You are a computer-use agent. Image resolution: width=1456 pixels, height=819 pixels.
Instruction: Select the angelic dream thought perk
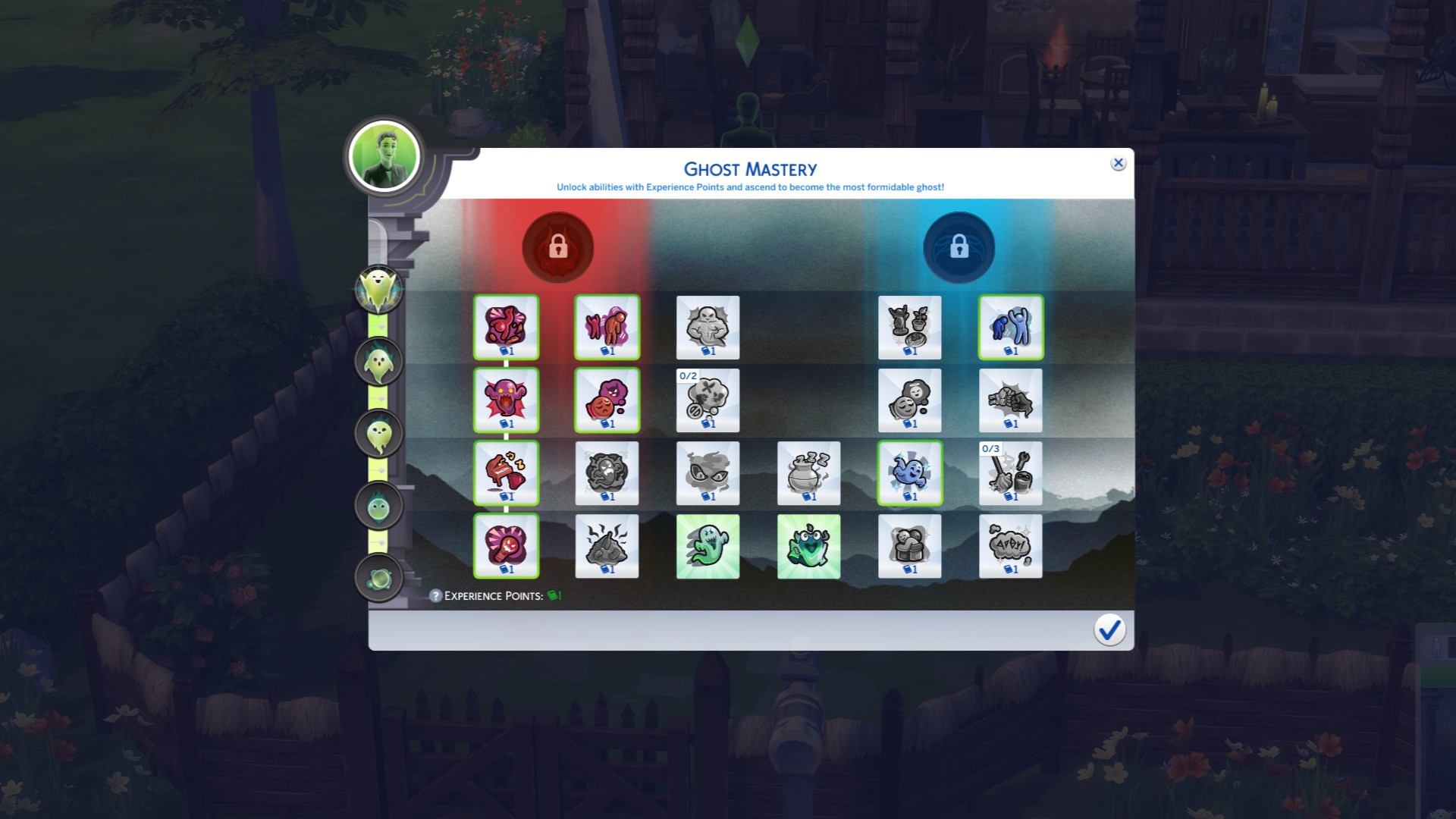coord(910,400)
